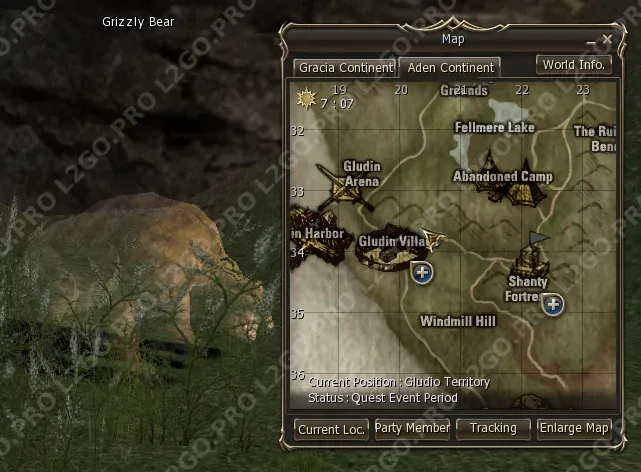Toggle Party Member display
The width and height of the screenshot is (641, 472).
[x=412, y=428]
